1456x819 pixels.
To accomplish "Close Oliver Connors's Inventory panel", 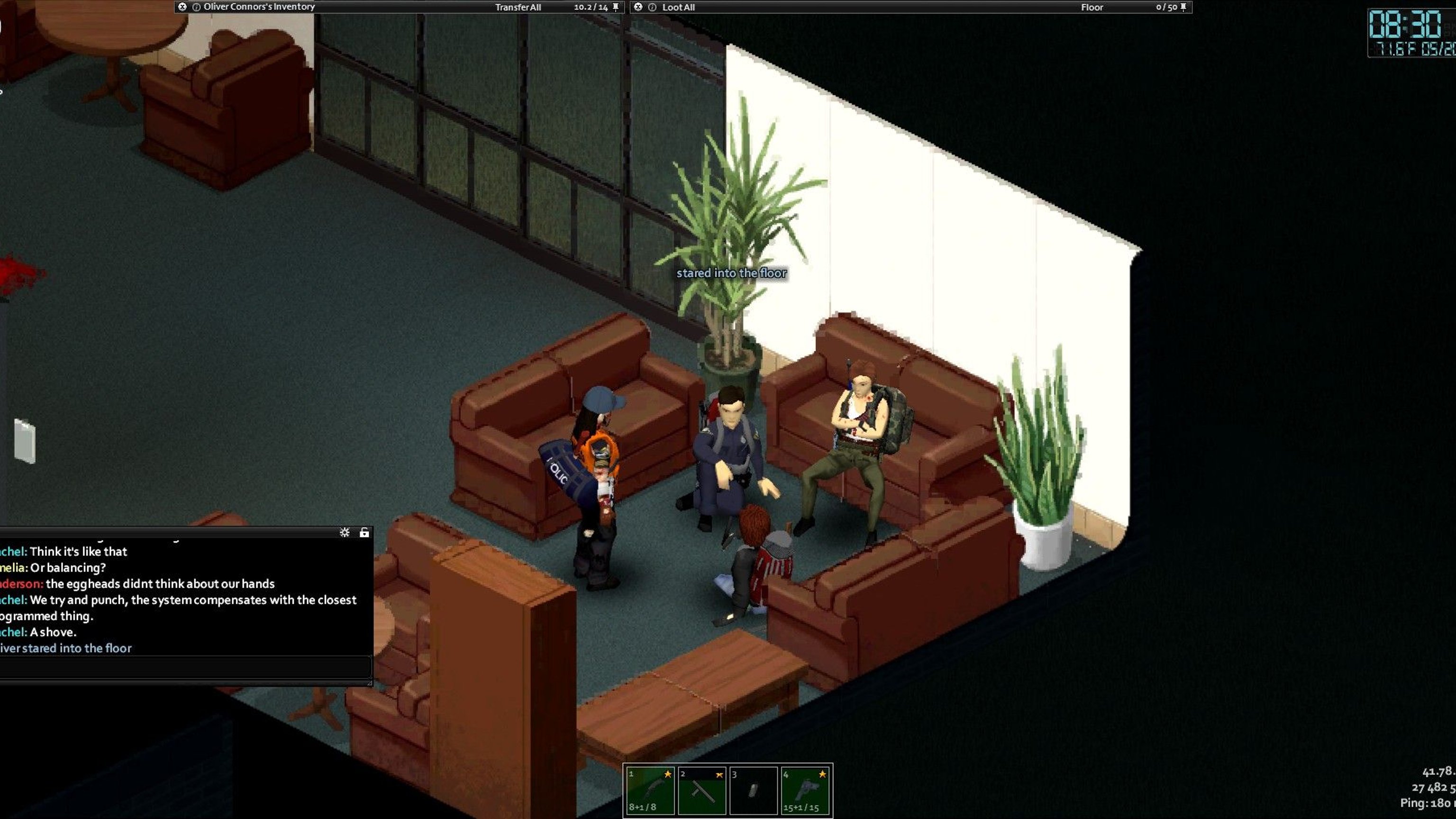I will 182,7.
